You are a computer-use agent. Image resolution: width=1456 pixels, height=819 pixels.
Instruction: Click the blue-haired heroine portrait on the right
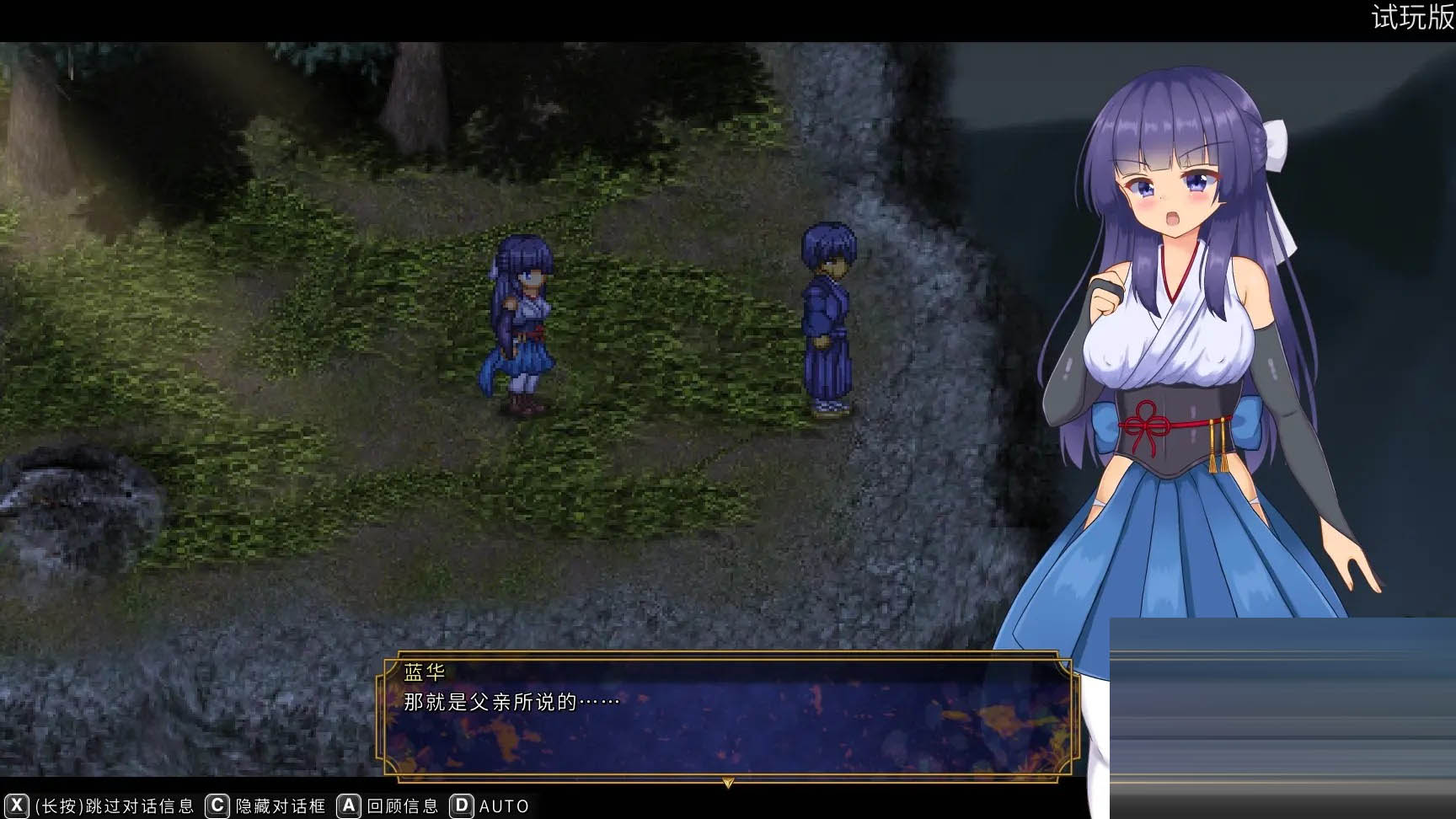[1180, 337]
